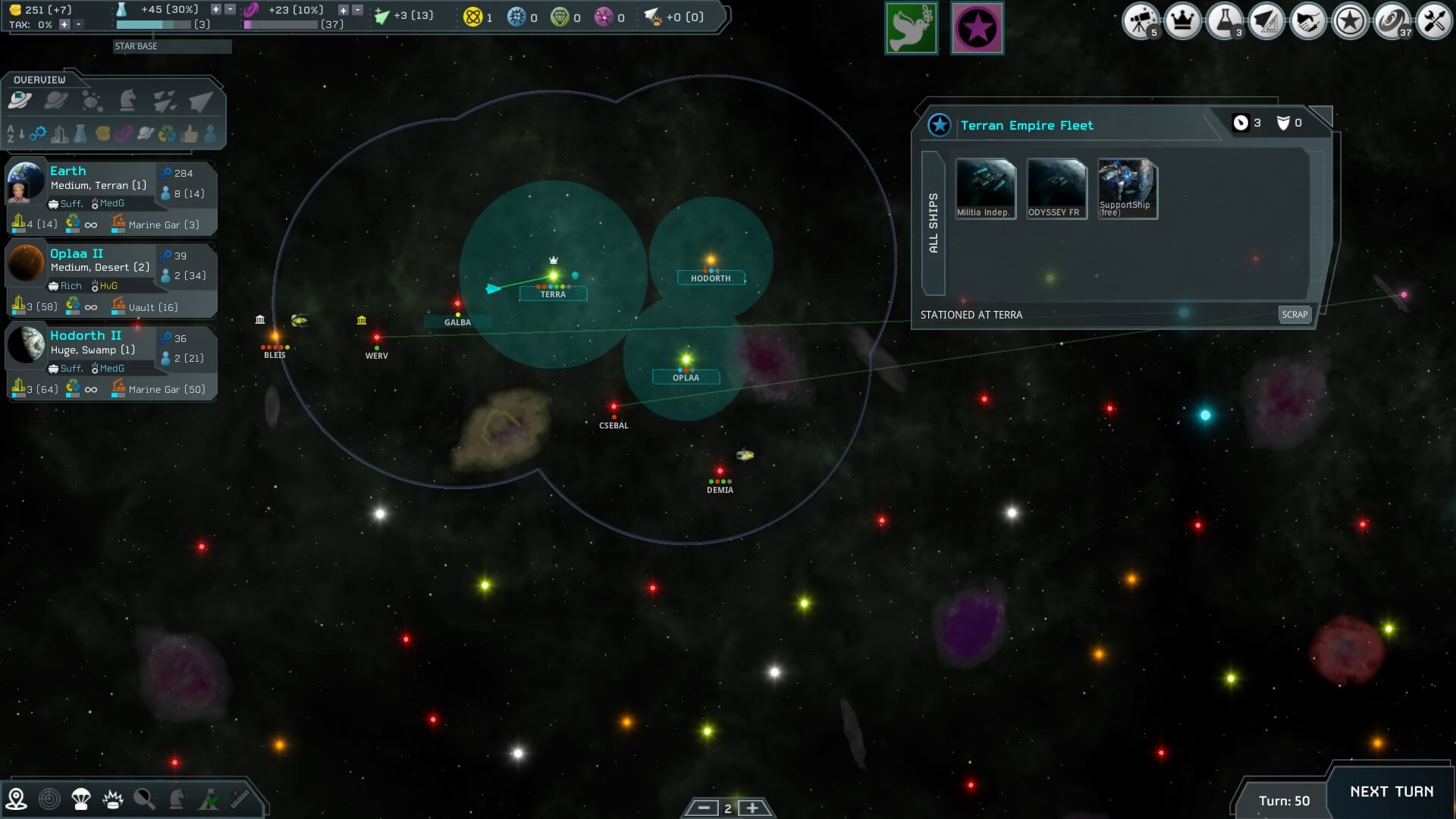The height and width of the screenshot is (819, 1456).
Task: Zoom in the galaxy map with plus
Action: click(752, 808)
